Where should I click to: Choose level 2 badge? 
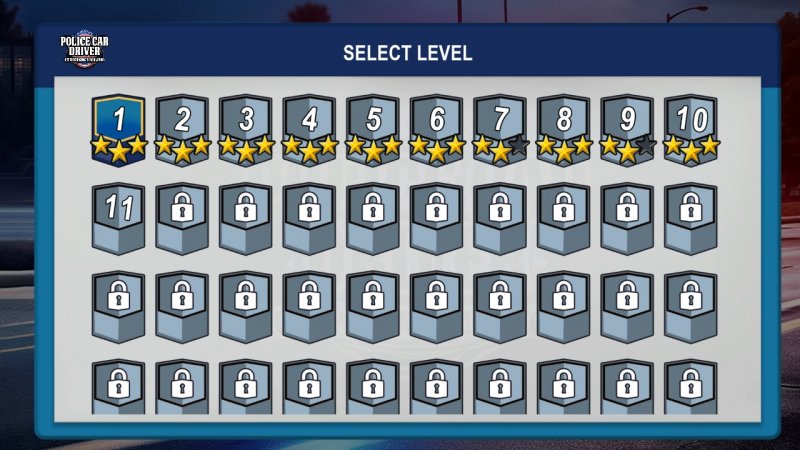pyautogui.click(x=182, y=124)
